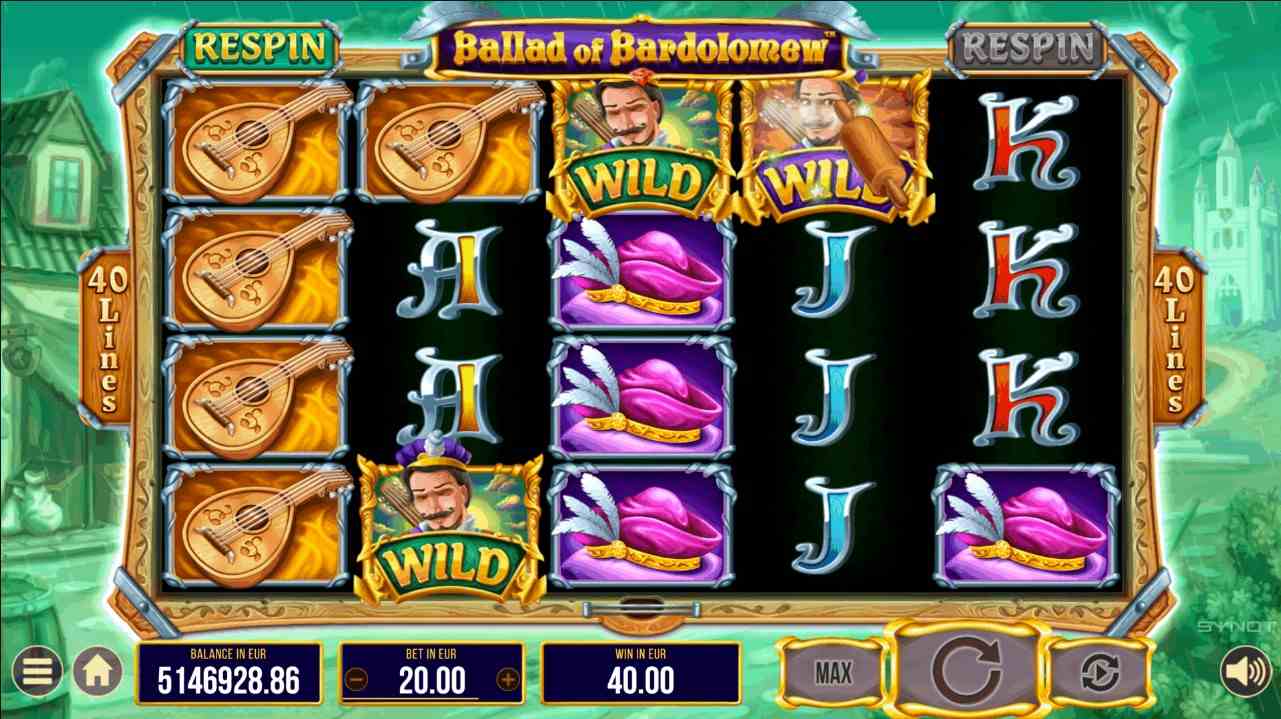Go to the home lobby
The height and width of the screenshot is (719, 1281).
coord(96,673)
